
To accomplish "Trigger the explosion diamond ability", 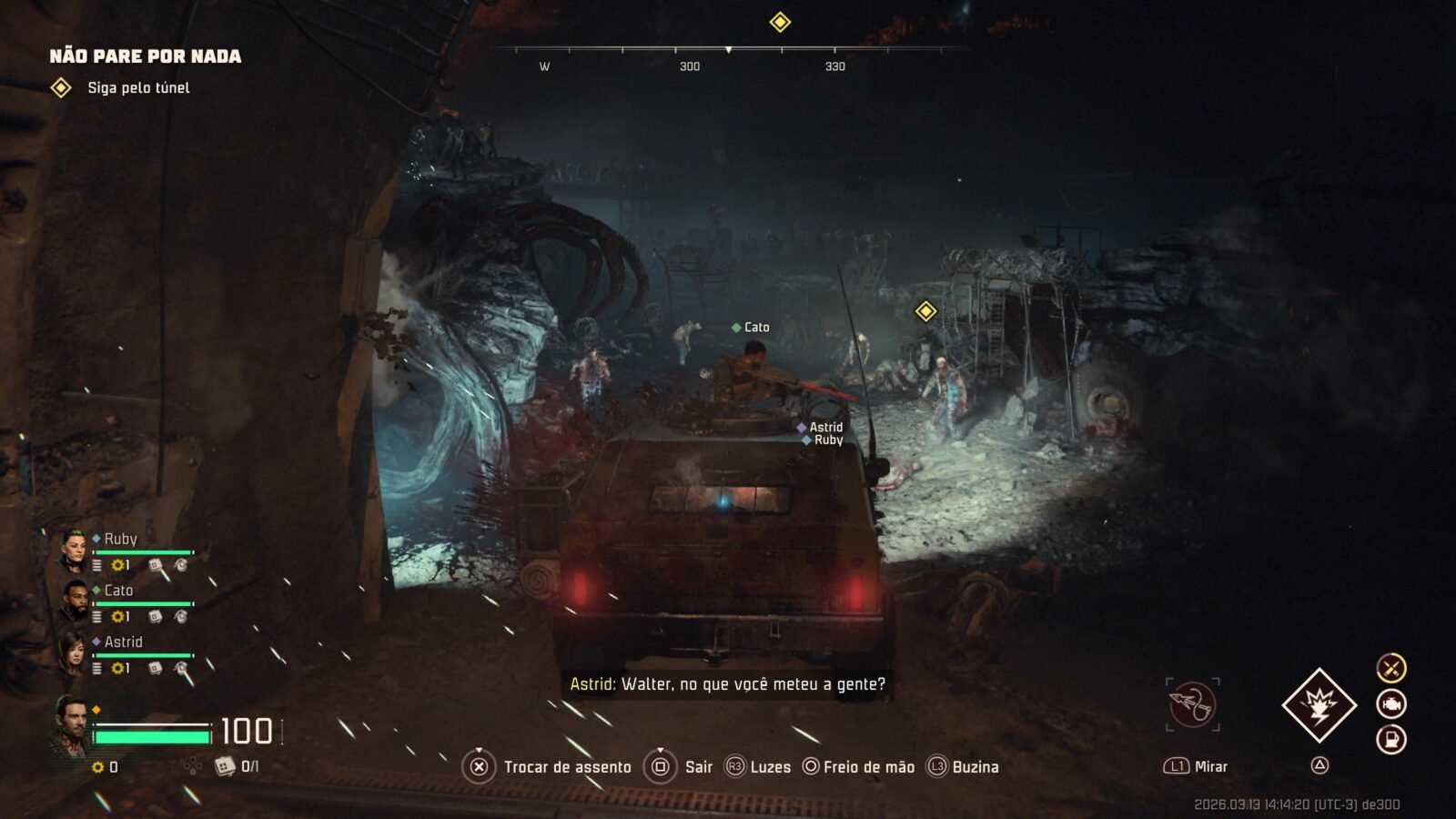I will 1319,704.
